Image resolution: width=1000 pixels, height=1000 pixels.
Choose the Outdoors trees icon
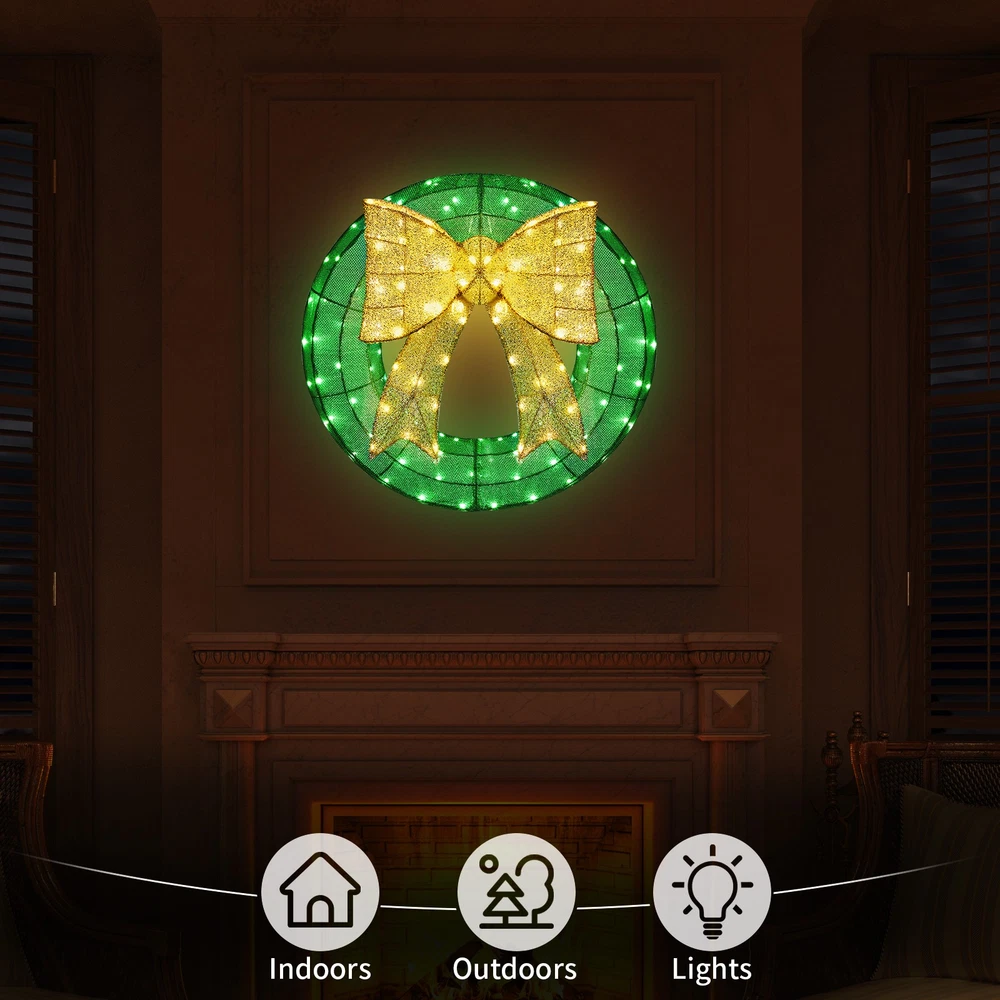pos(516,892)
